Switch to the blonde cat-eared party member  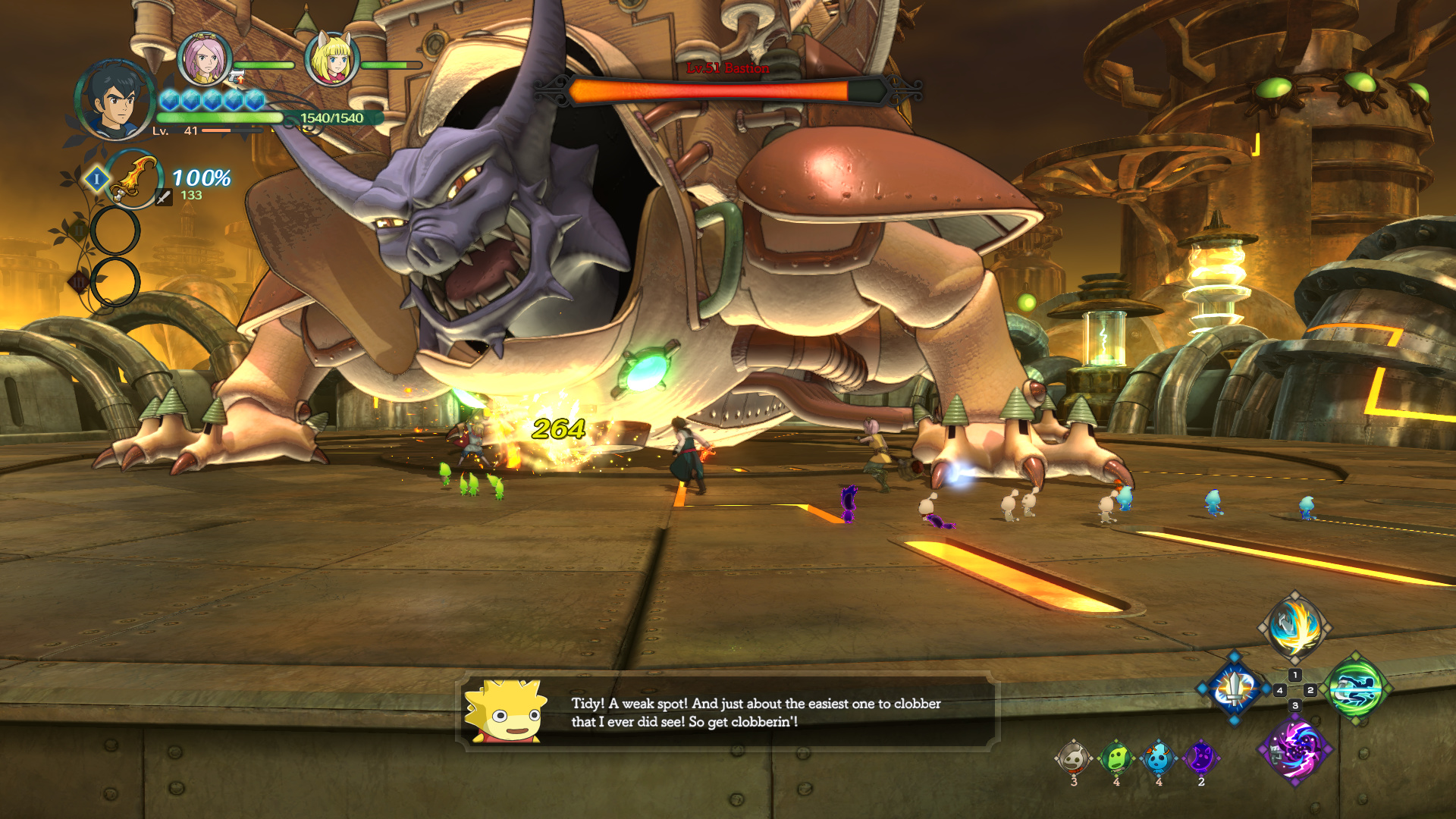point(331,59)
